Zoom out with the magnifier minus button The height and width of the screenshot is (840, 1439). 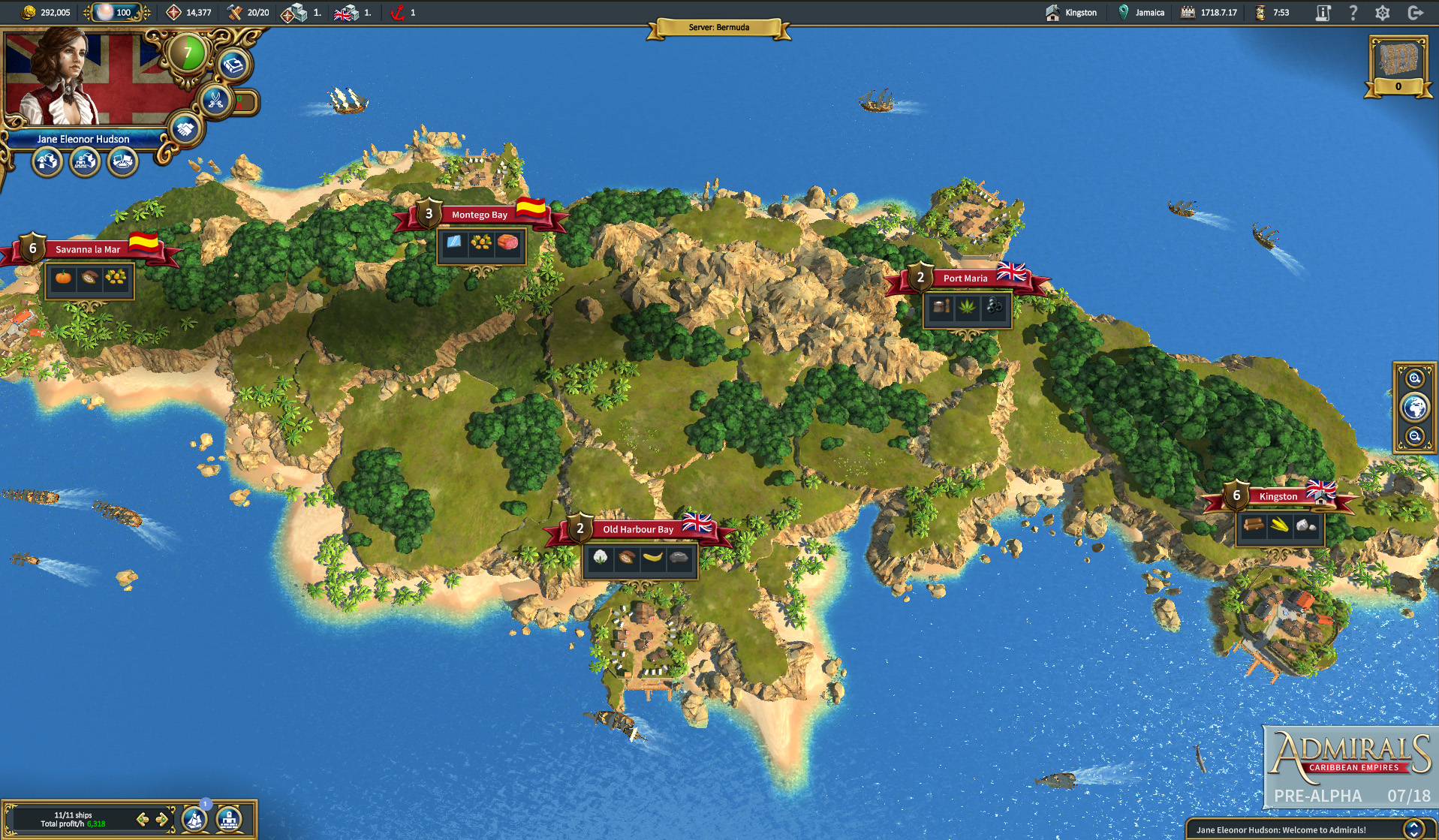(x=1414, y=436)
